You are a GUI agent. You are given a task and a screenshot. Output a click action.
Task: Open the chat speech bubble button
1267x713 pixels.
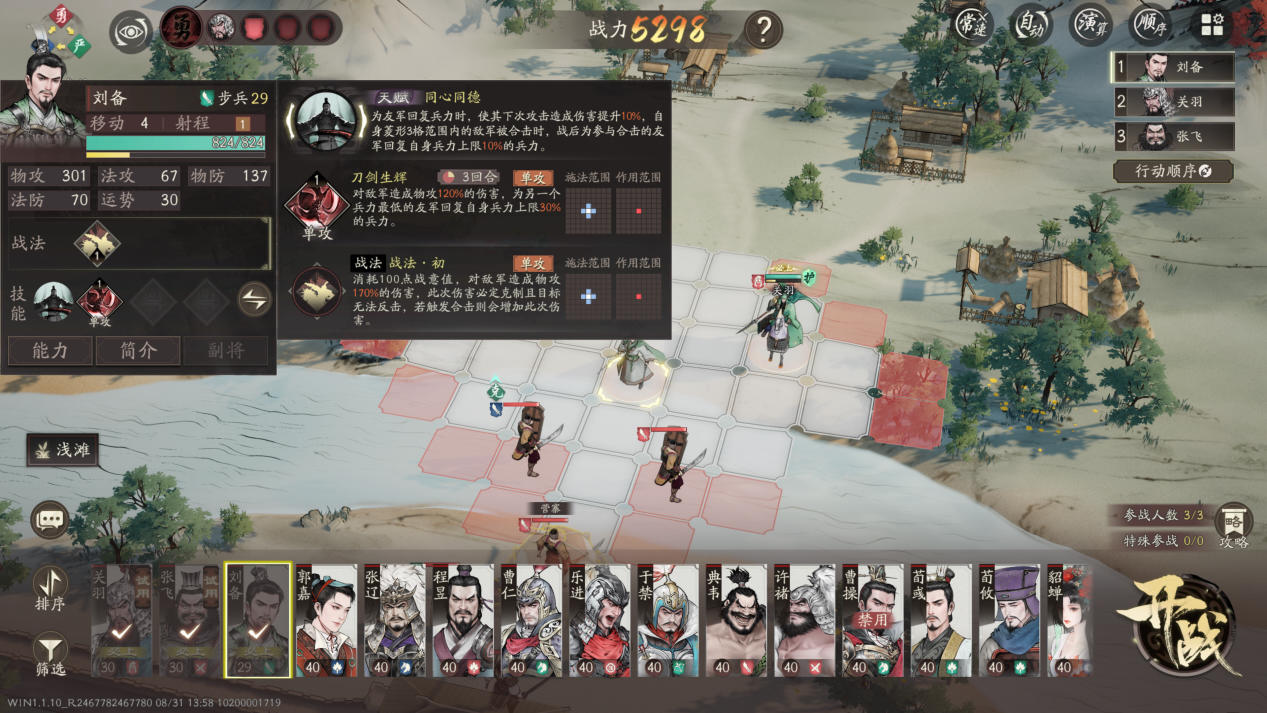pyautogui.click(x=49, y=519)
